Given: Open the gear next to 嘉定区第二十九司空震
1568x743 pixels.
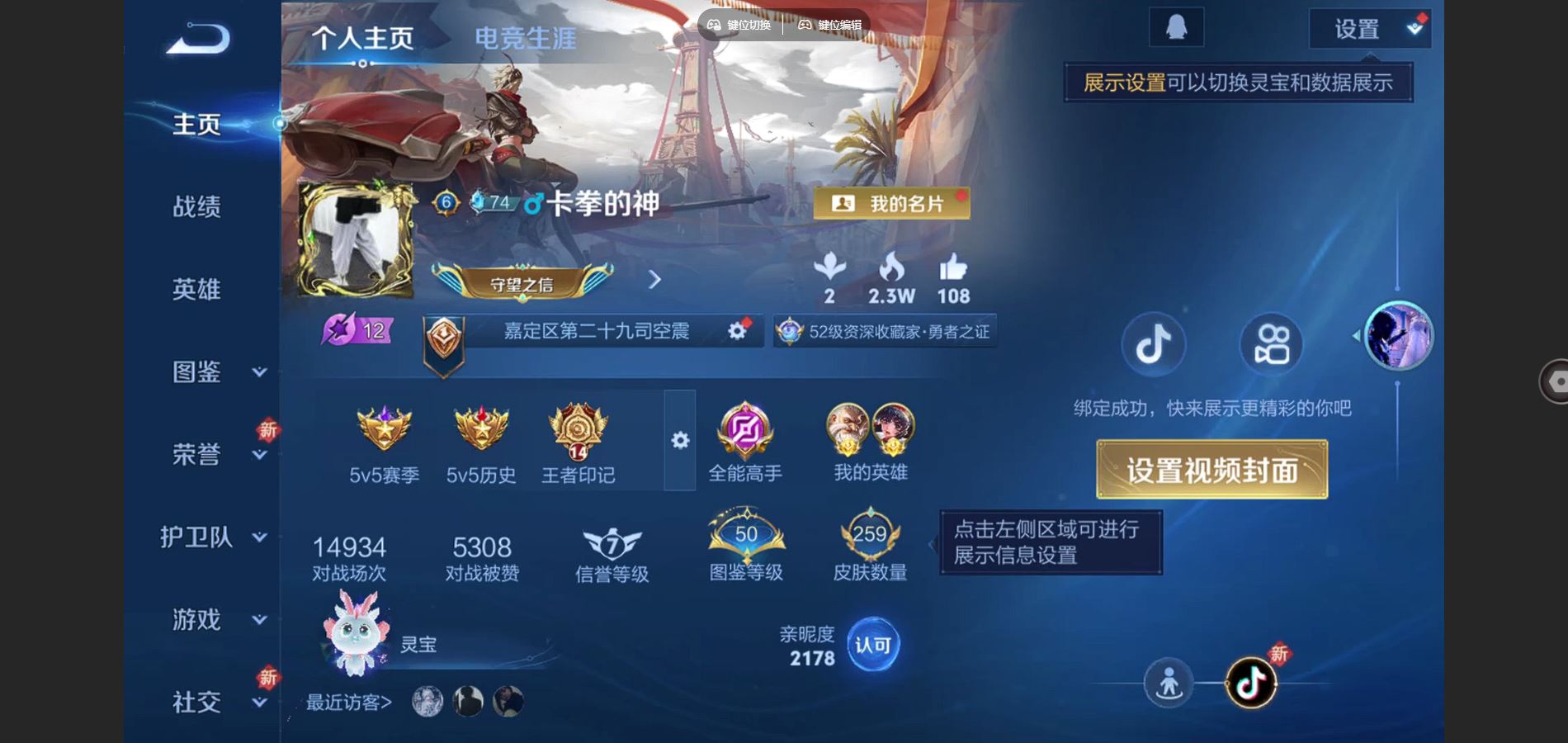Looking at the screenshot, I should pyautogui.click(x=737, y=330).
